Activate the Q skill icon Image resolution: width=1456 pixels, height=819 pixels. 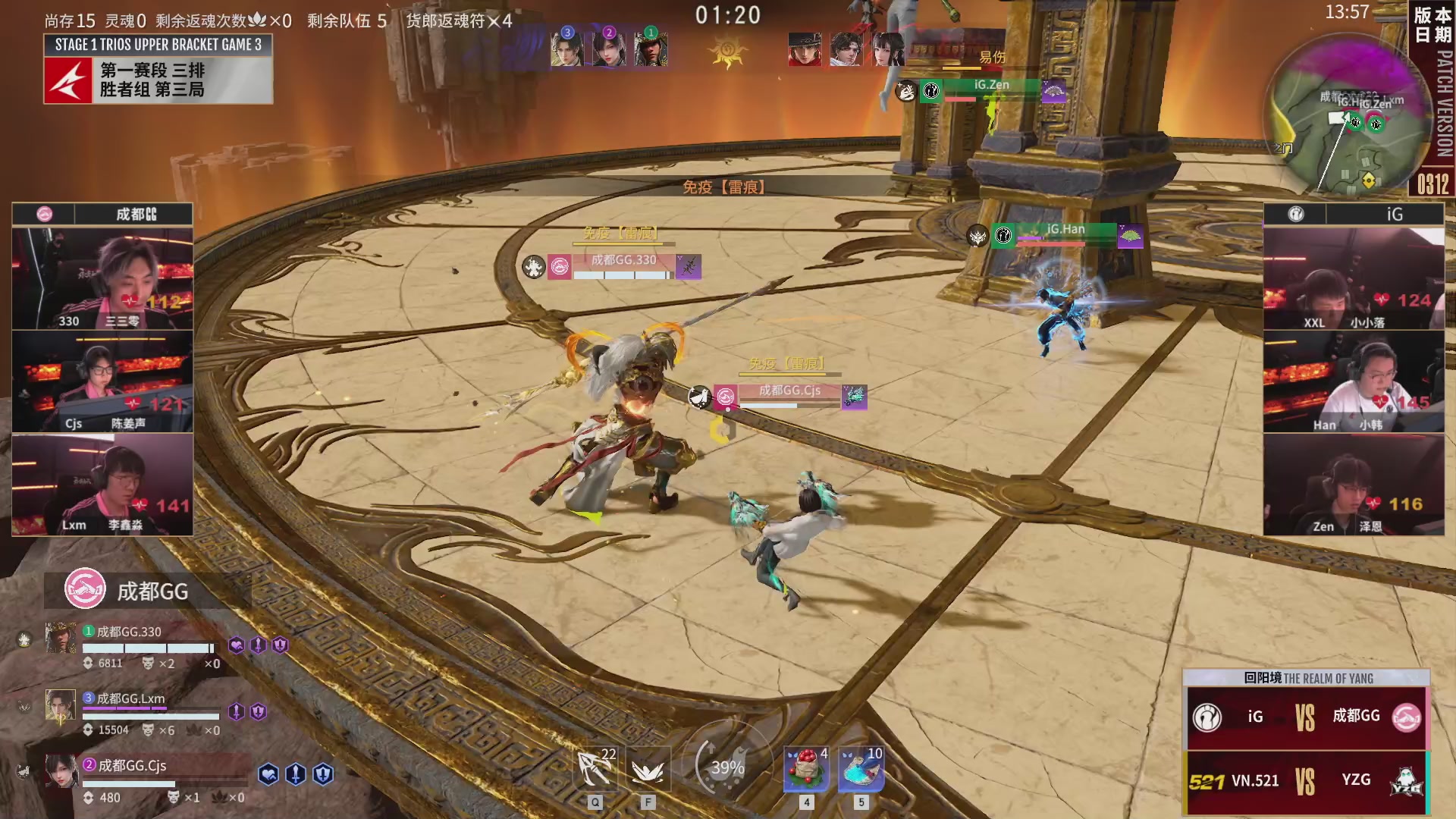coord(595,770)
